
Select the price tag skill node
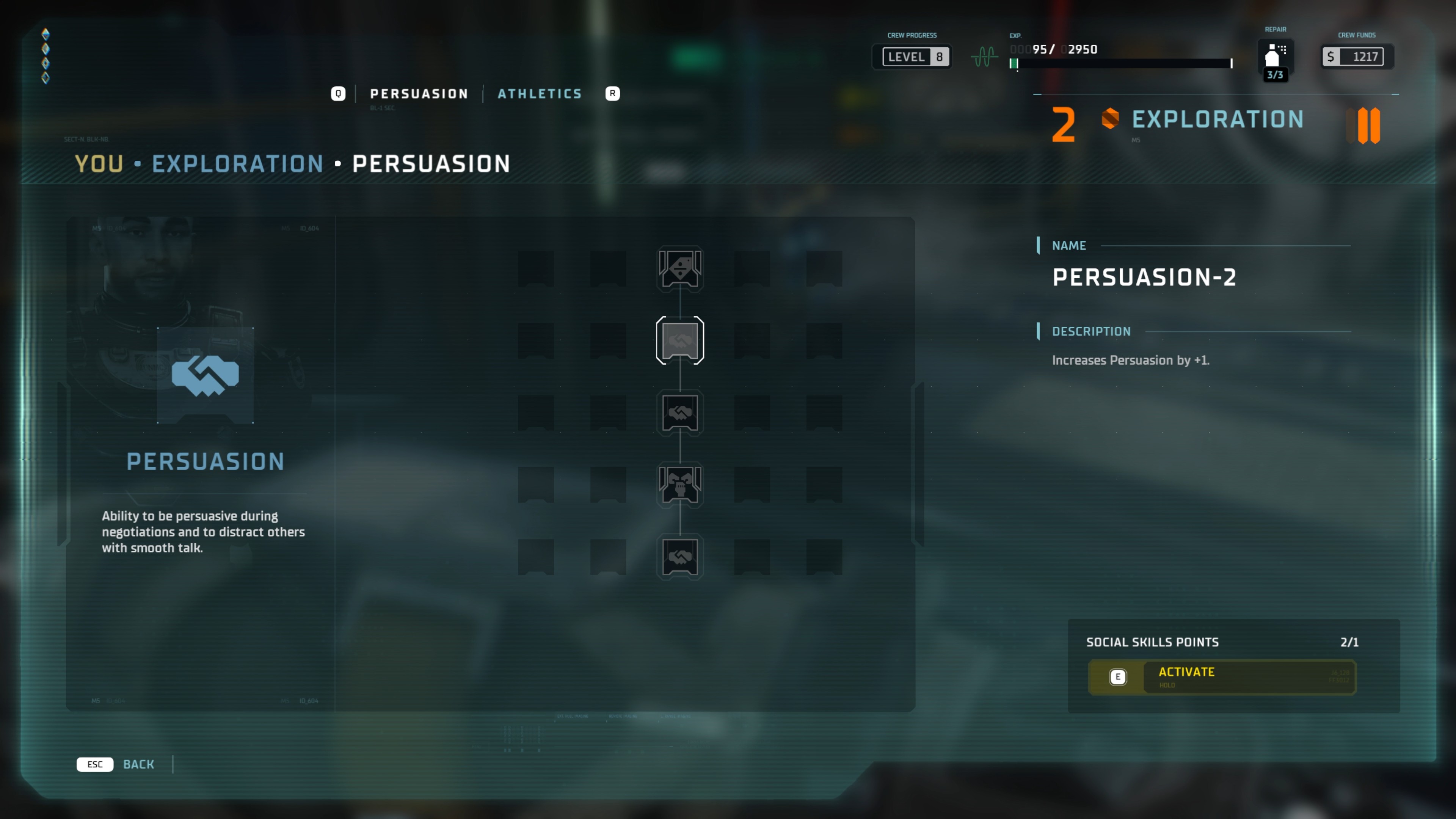[679, 268]
